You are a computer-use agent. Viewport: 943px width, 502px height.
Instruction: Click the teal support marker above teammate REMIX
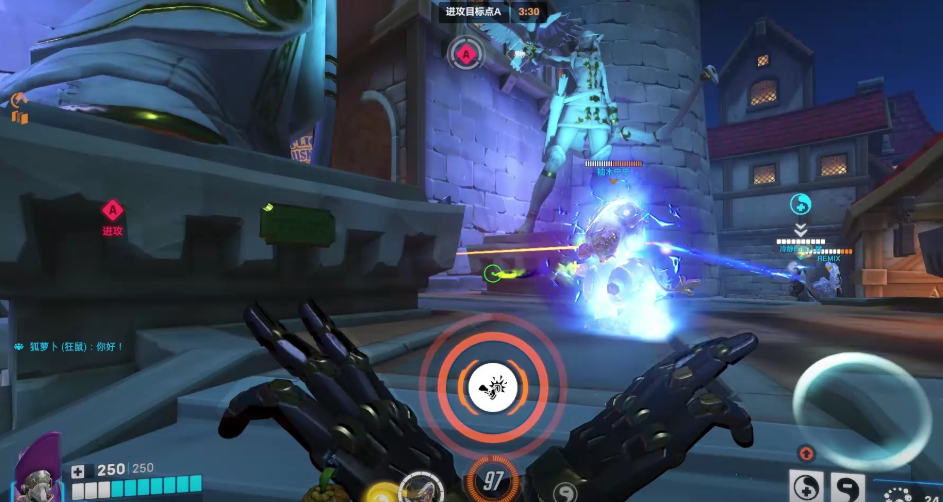pyautogui.click(x=800, y=205)
